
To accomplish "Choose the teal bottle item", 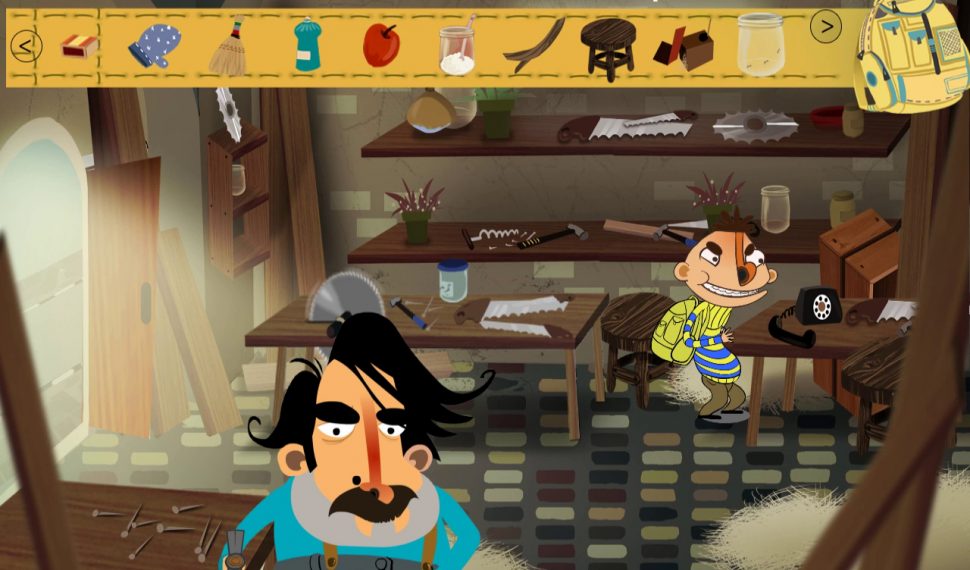I will click(307, 46).
